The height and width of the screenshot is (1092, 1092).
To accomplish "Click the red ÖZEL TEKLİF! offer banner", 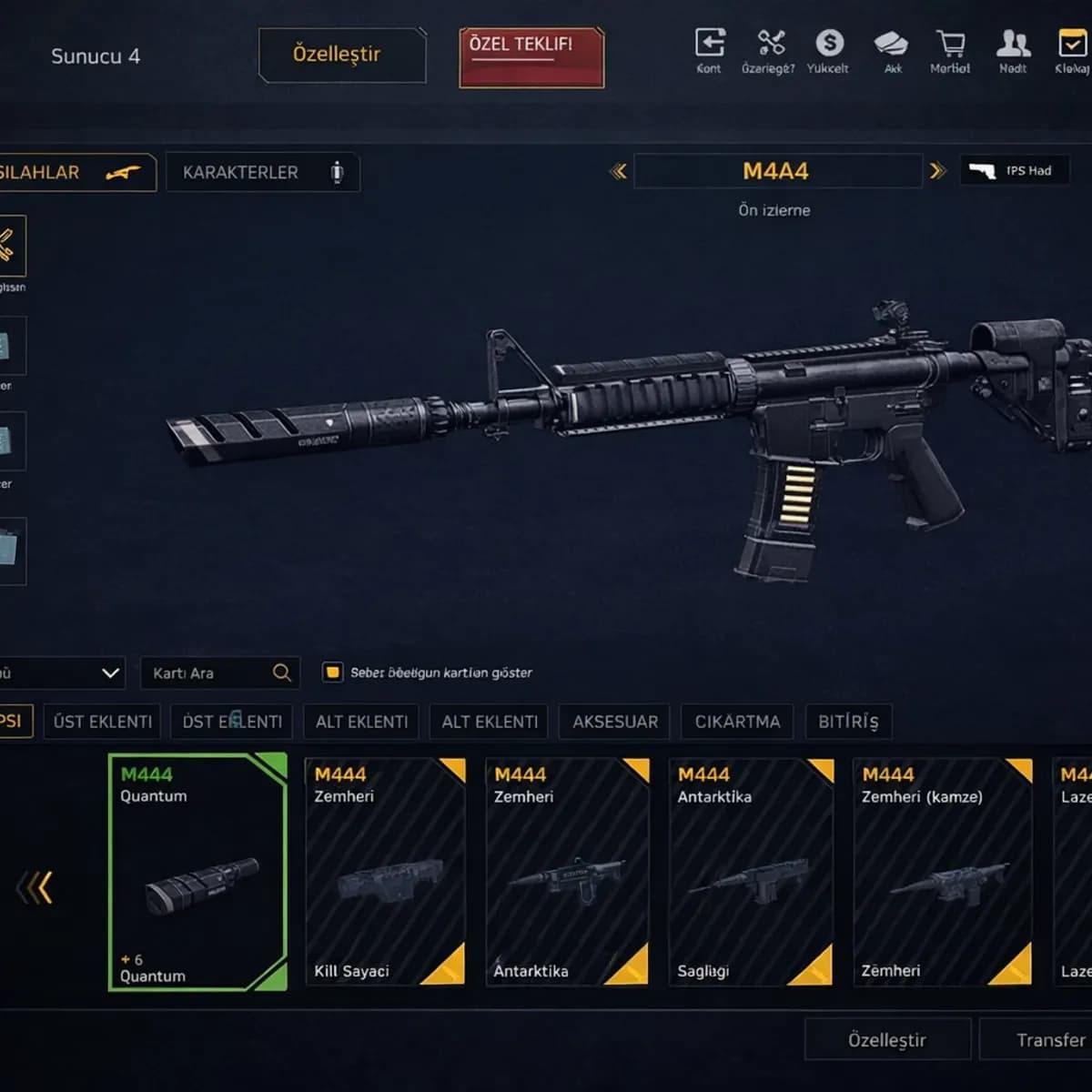I will 531,56.
